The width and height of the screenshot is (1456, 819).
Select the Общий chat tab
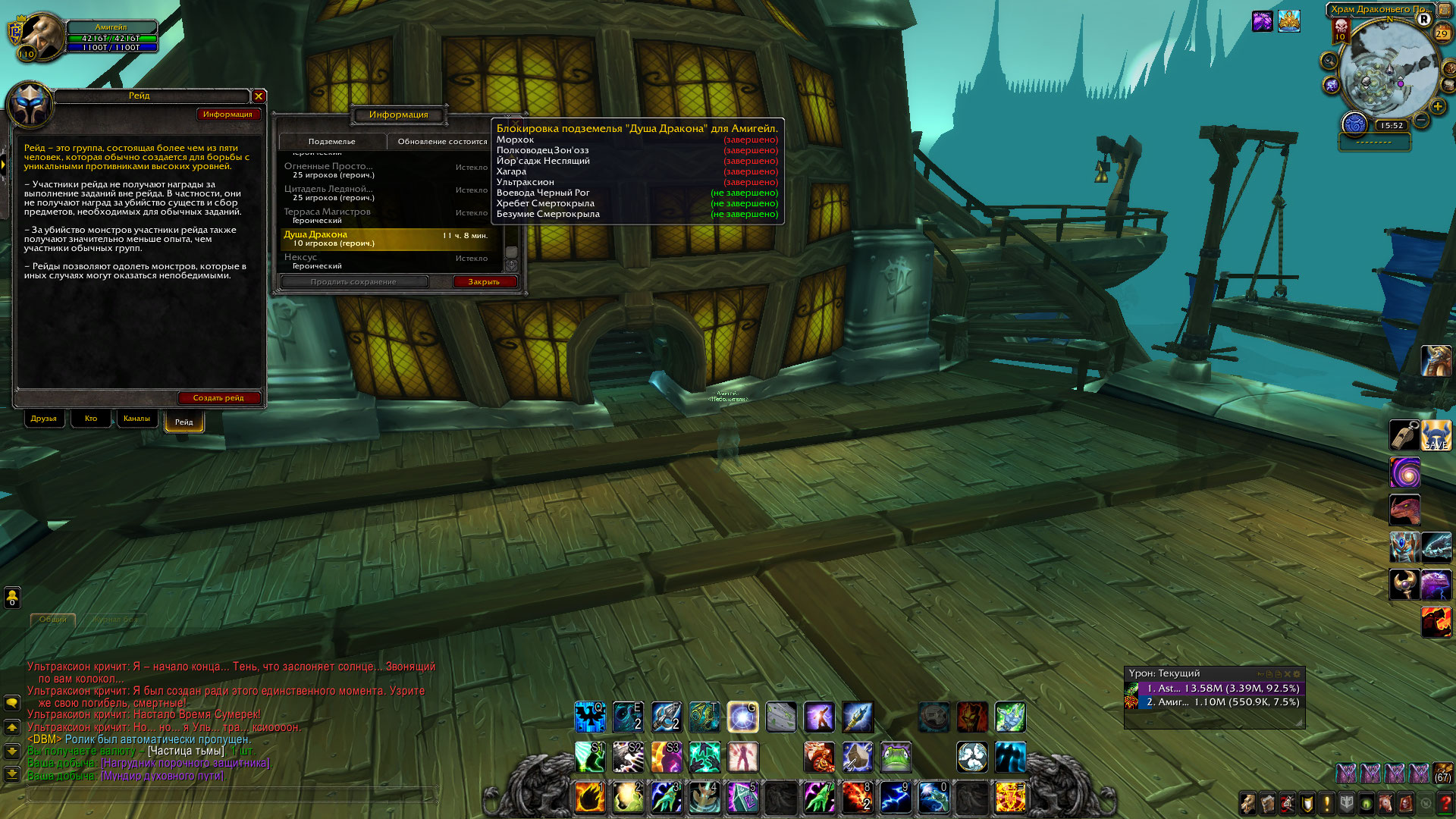53,620
